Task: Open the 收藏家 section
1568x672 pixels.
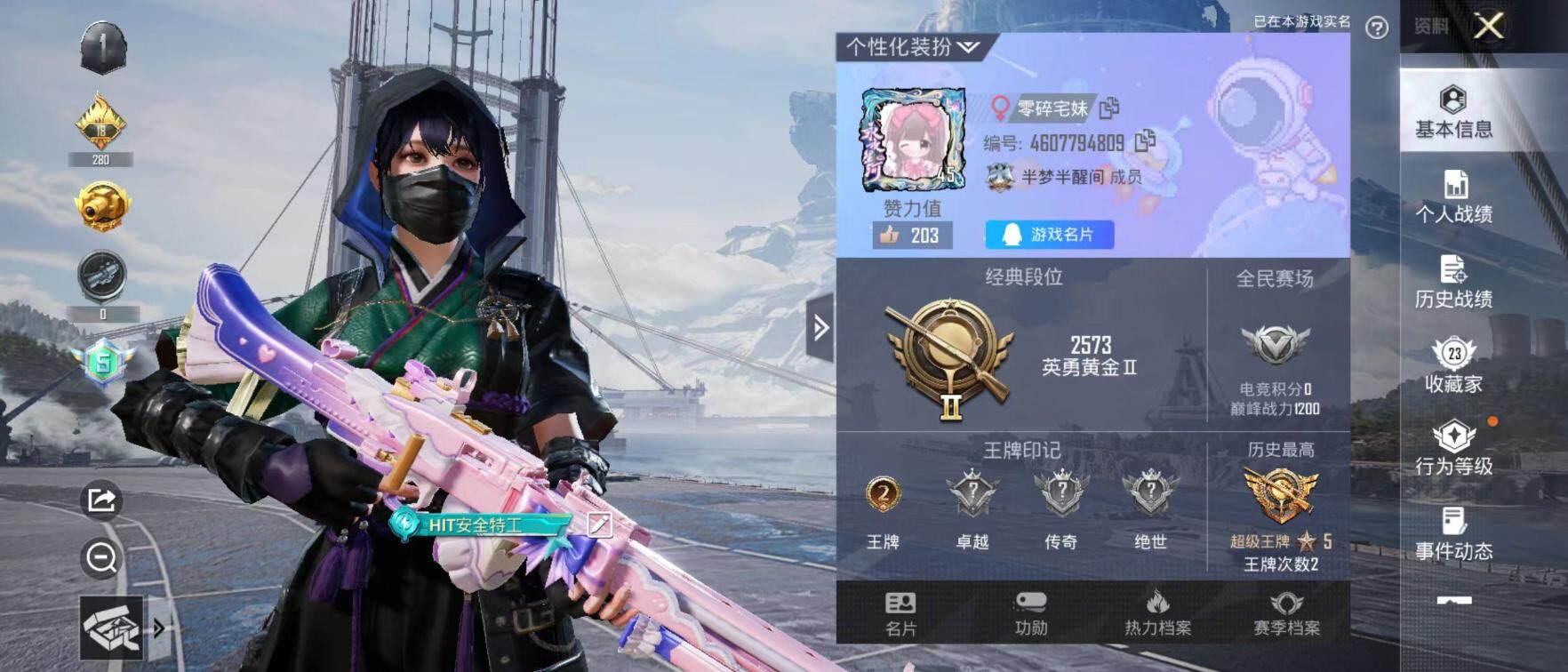Action: coord(1453,366)
